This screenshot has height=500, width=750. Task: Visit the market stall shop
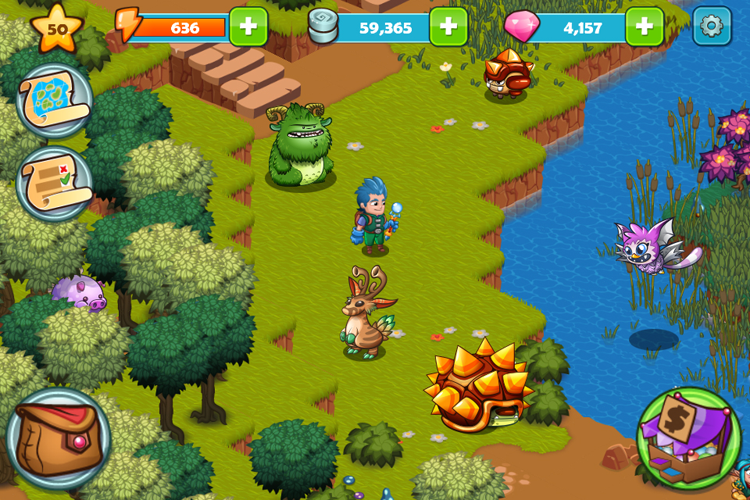(688, 438)
